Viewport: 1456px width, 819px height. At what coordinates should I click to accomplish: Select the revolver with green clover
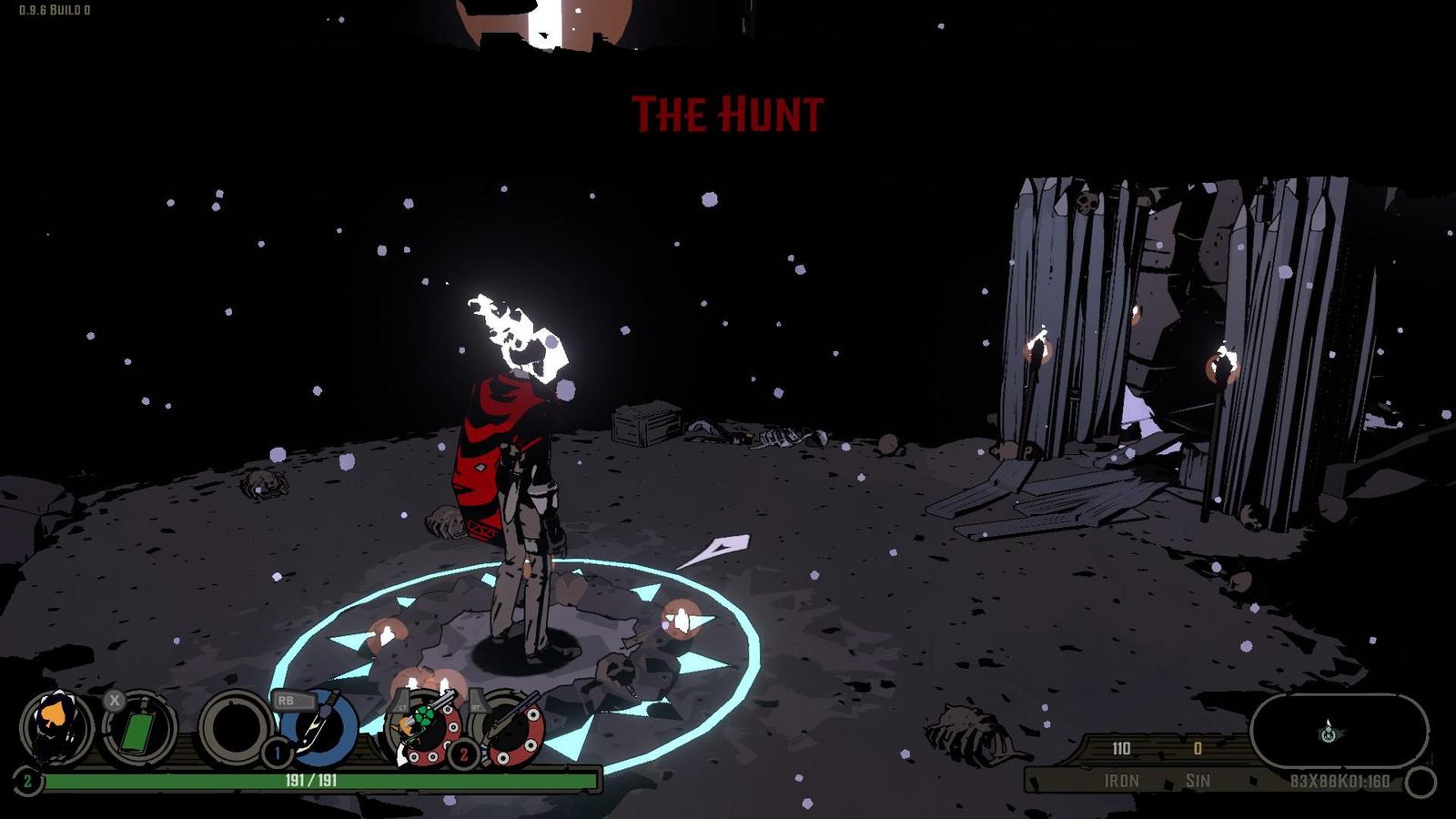point(423,726)
